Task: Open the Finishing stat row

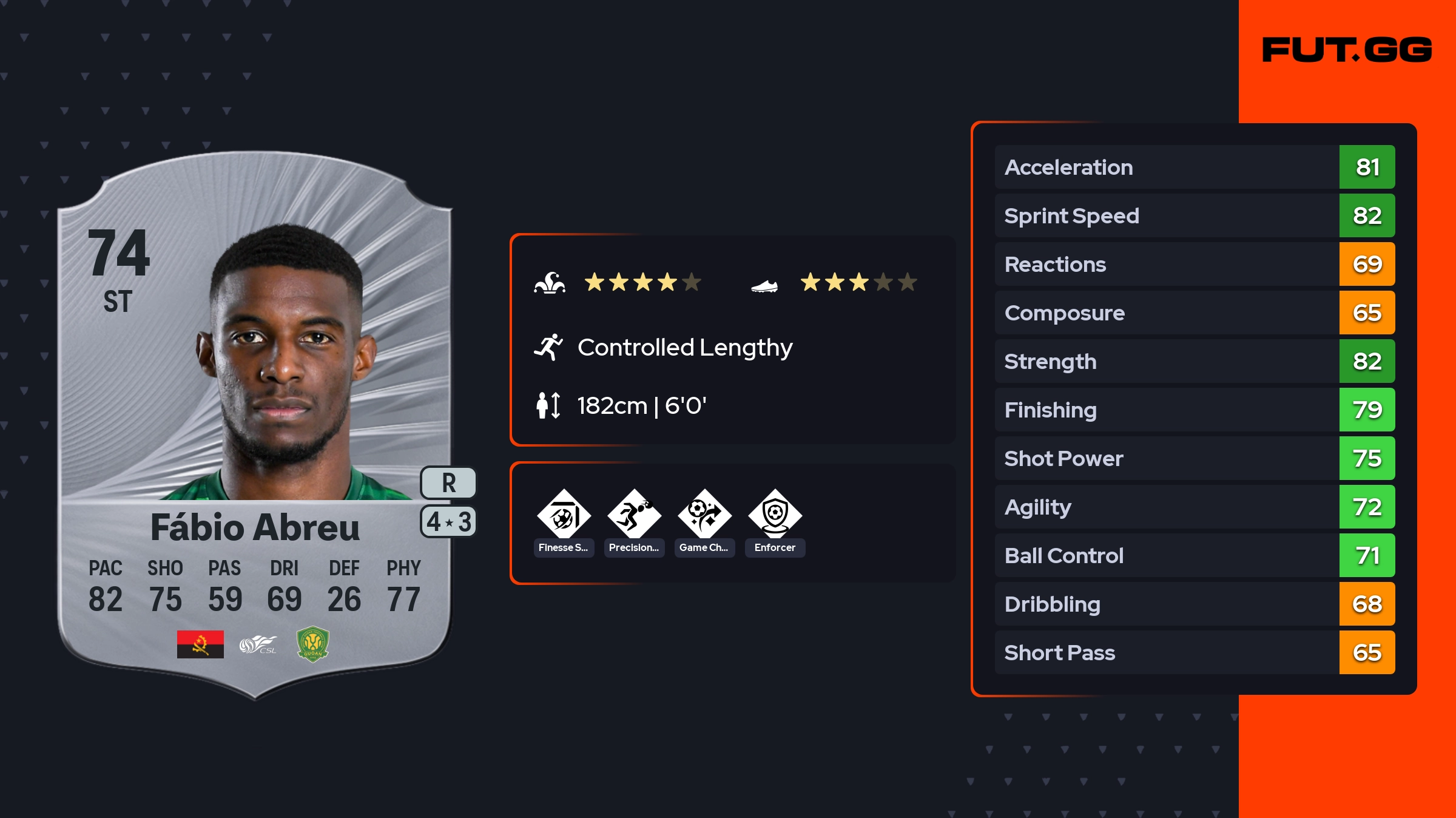Action: (1194, 410)
